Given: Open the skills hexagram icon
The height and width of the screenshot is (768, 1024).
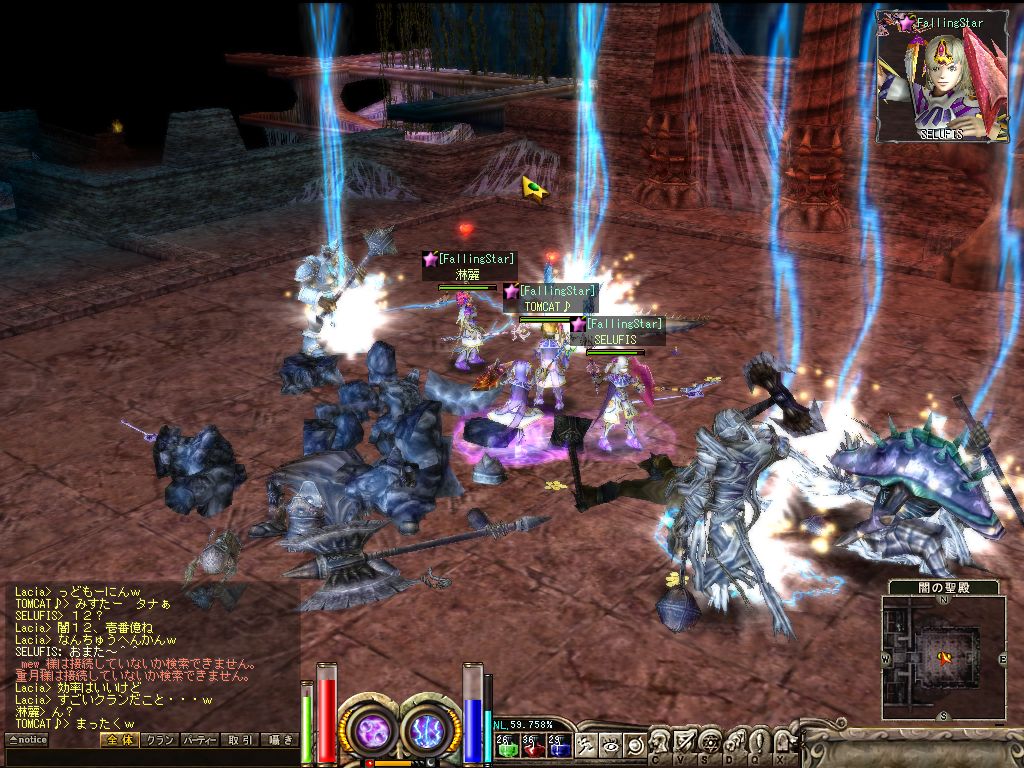Looking at the screenshot, I should tap(708, 742).
